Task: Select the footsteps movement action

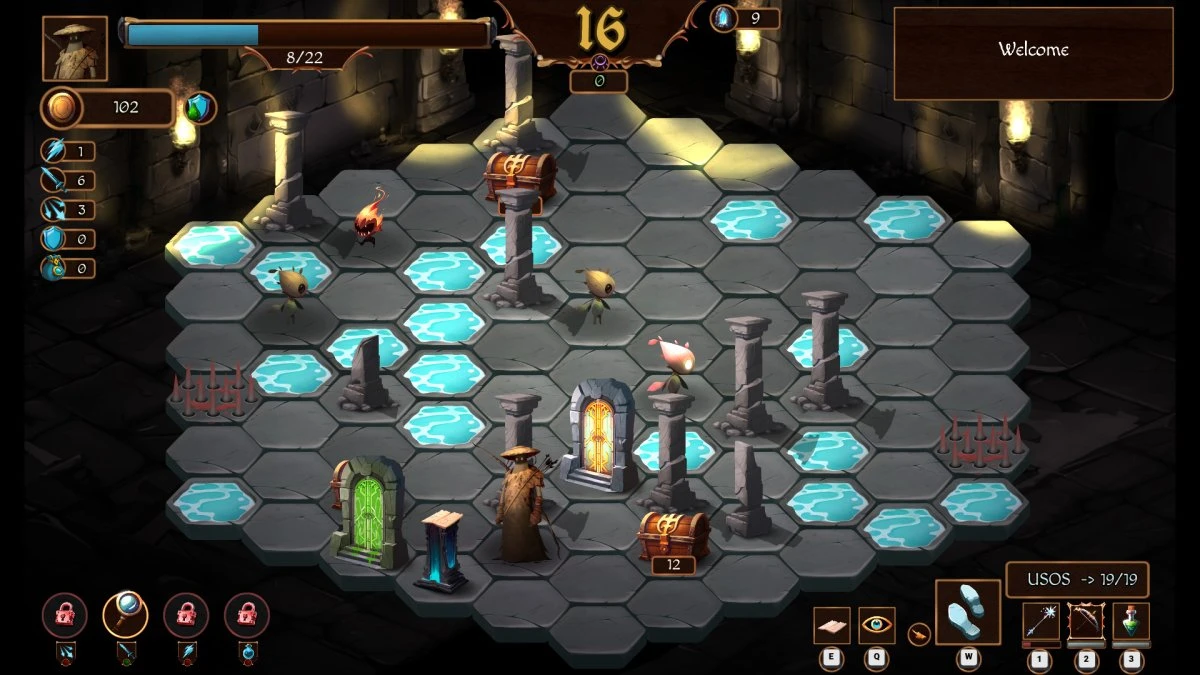Action: (967, 612)
